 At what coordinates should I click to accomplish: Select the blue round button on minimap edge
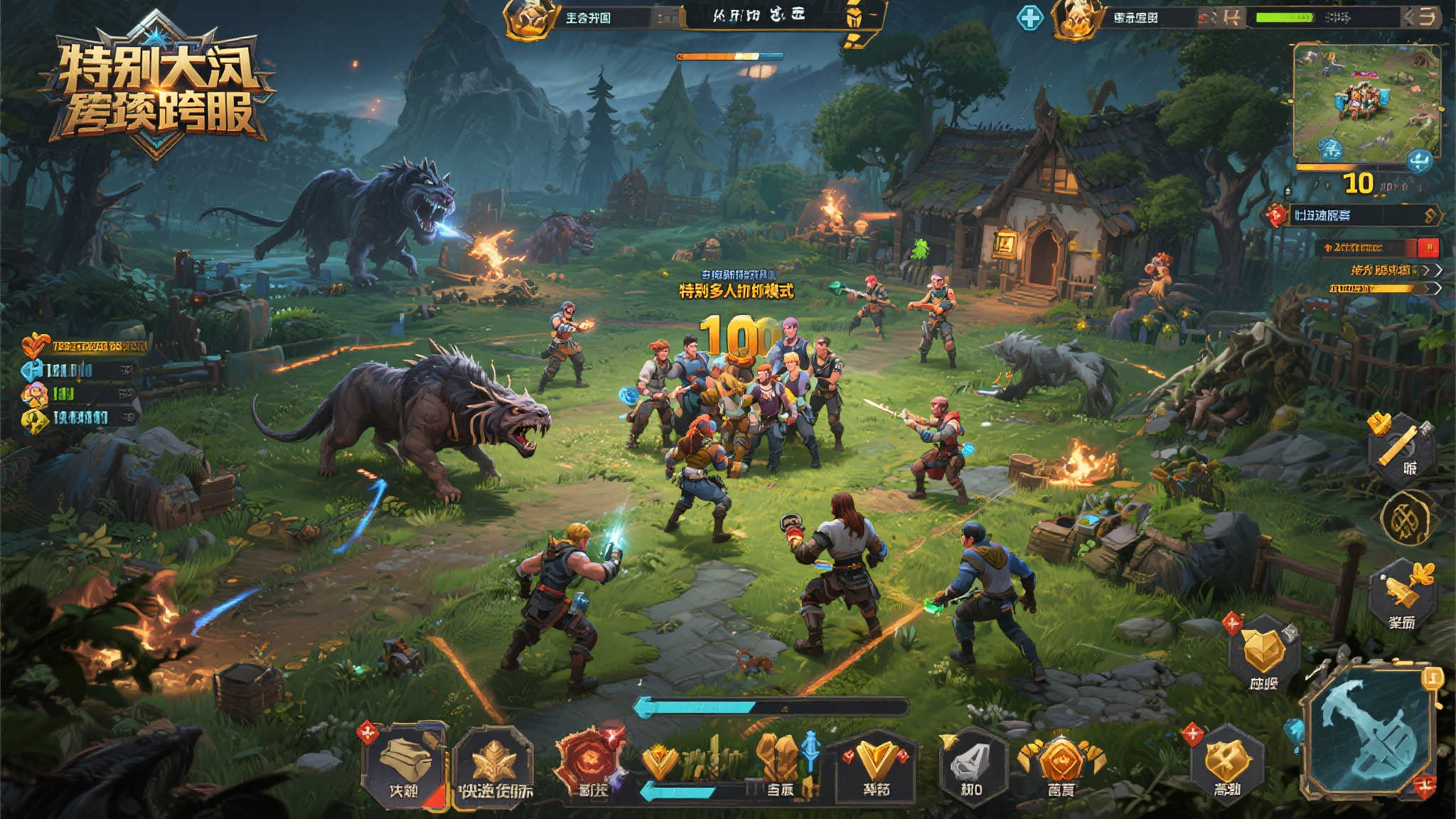[1419, 161]
